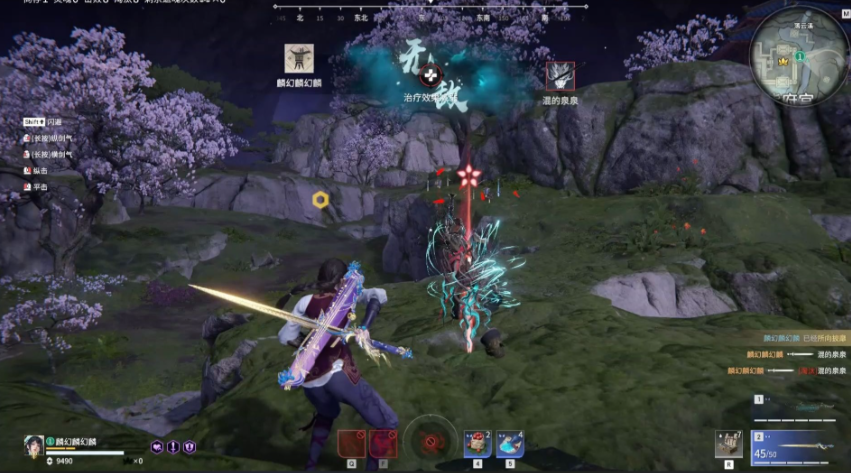Use the blue item in slot 5
851x473 pixels.
pyautogui.click(x=509, y=444)
